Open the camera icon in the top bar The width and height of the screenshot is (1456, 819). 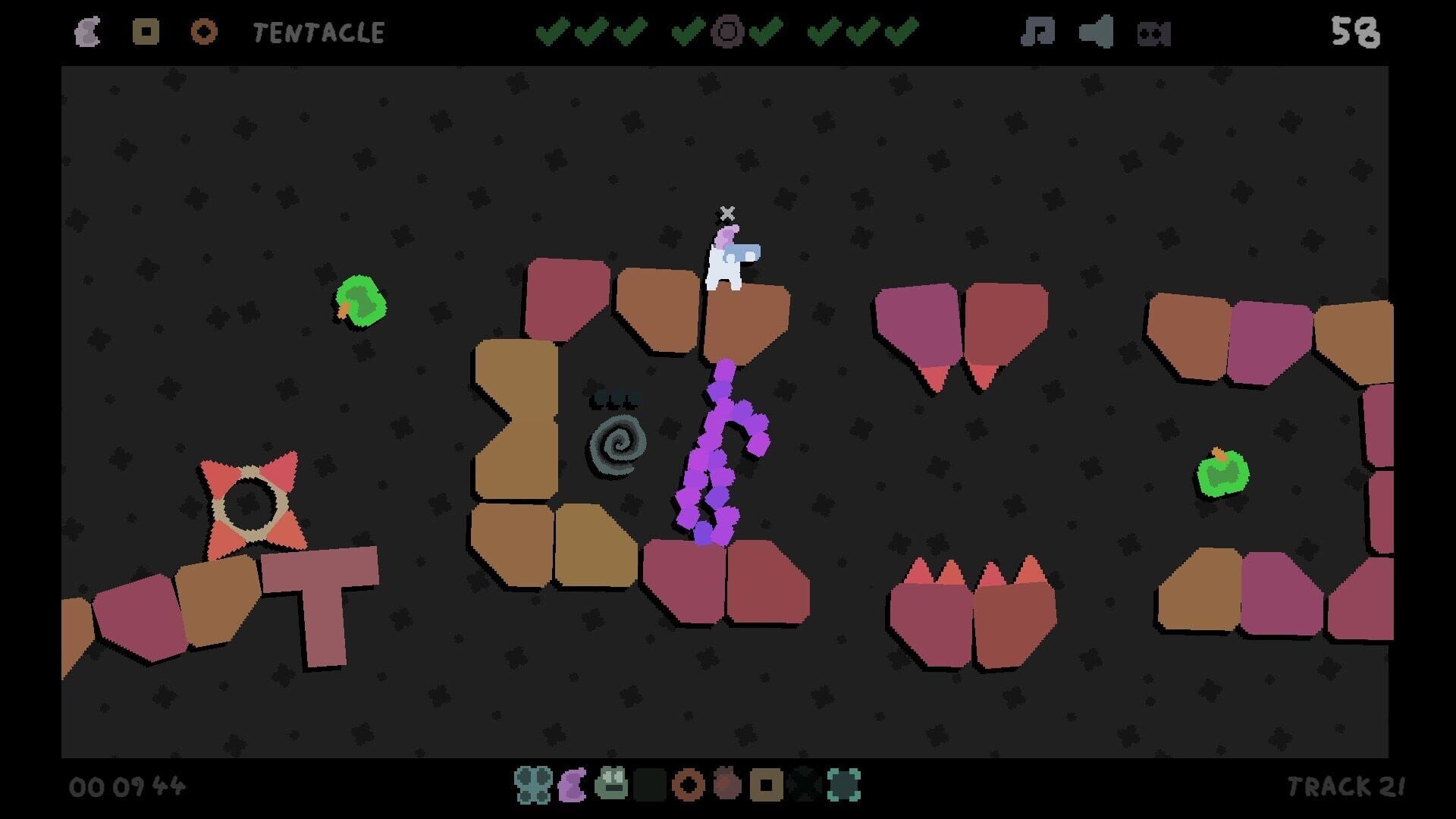click(1151, 32)
